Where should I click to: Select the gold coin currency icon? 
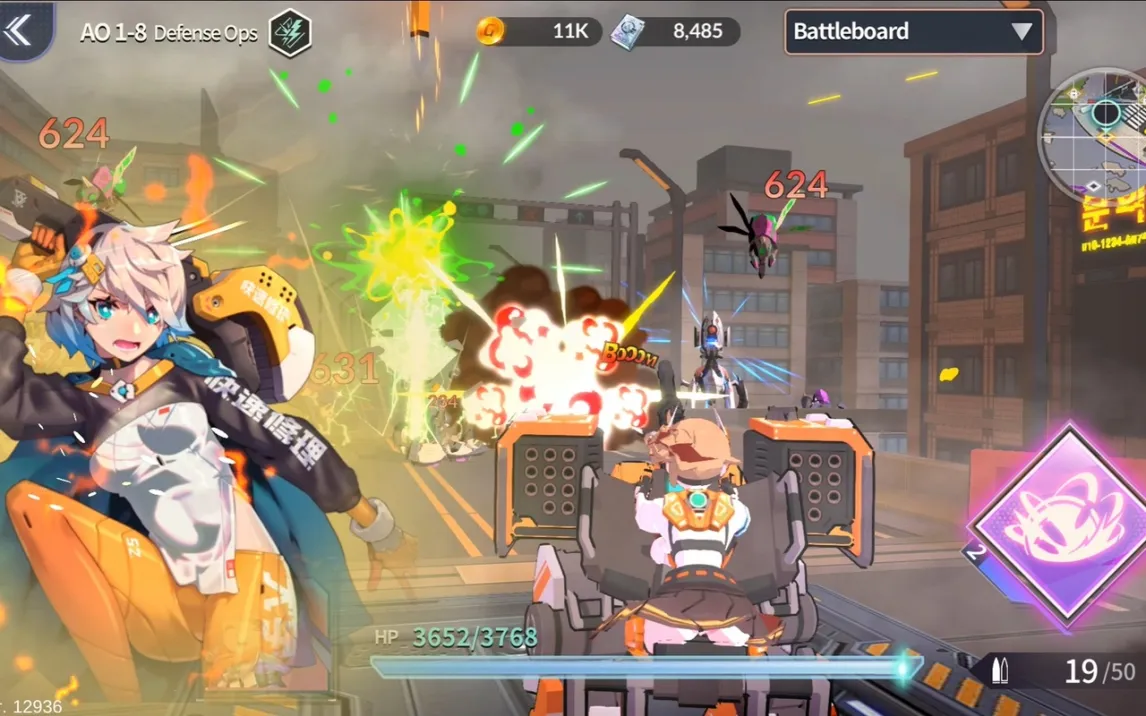click(490, 31)
